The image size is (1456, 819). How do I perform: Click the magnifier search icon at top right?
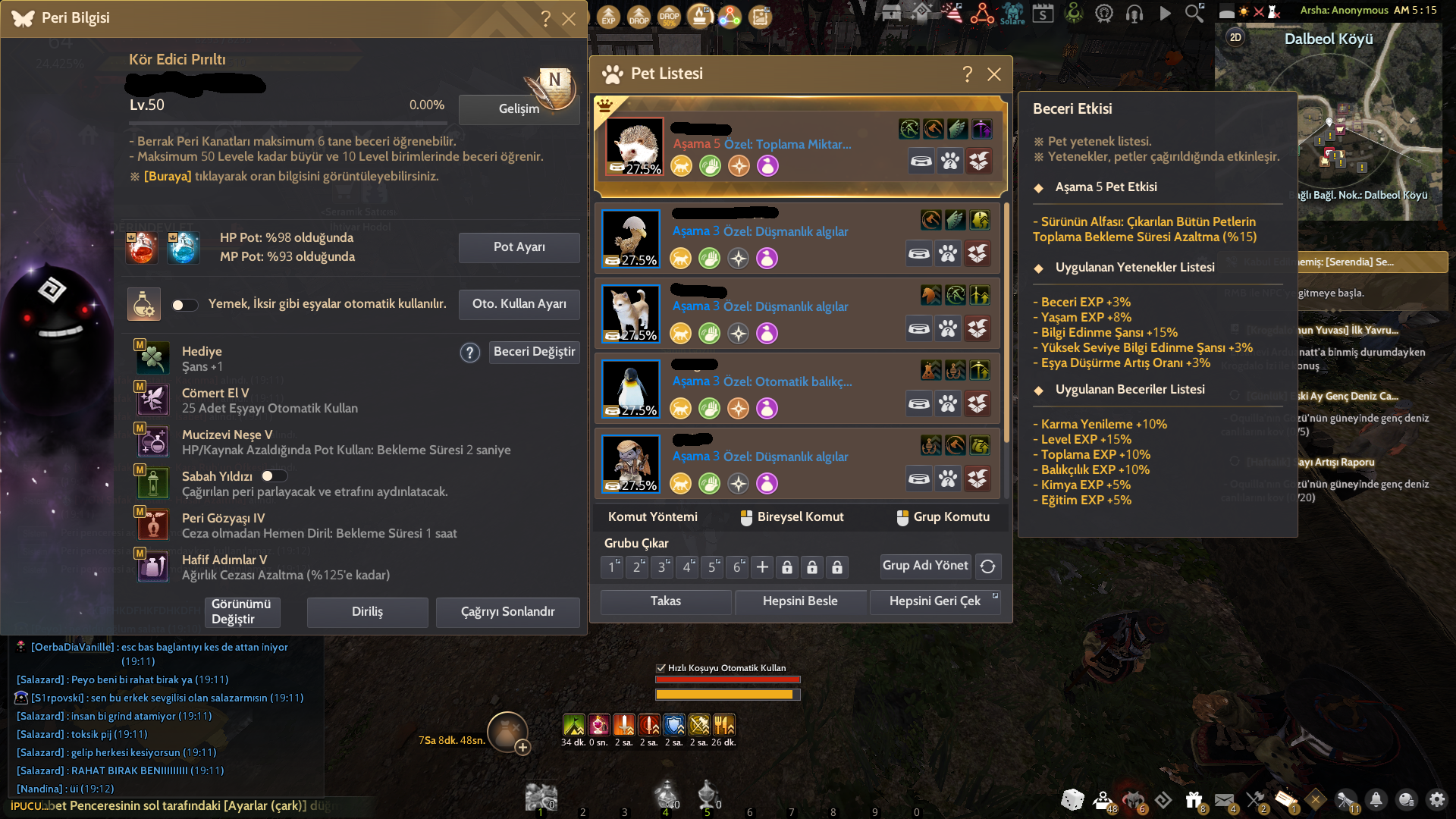click(1193, 13)
